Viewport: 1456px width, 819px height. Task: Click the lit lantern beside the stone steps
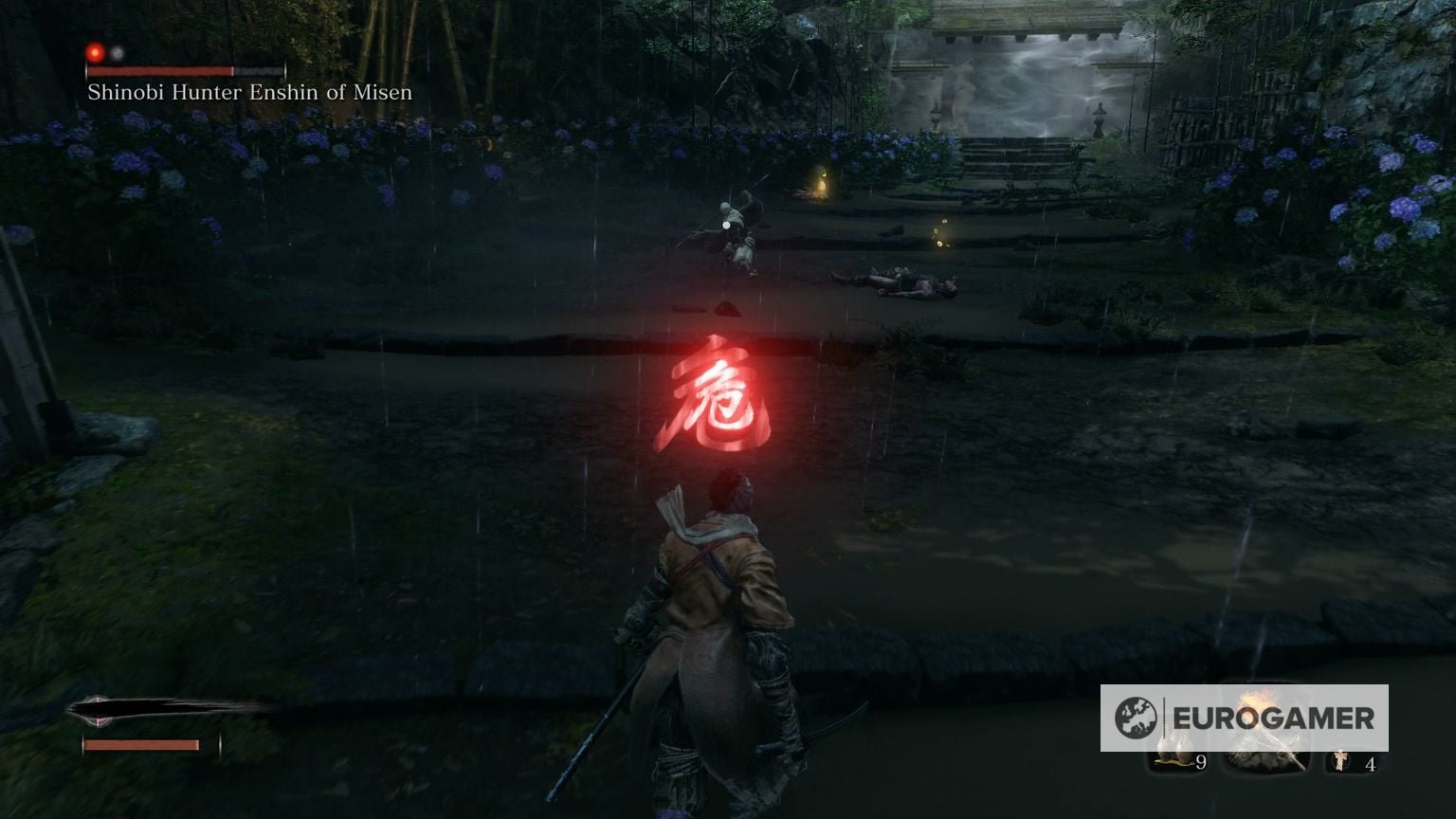tap(821, 179)
